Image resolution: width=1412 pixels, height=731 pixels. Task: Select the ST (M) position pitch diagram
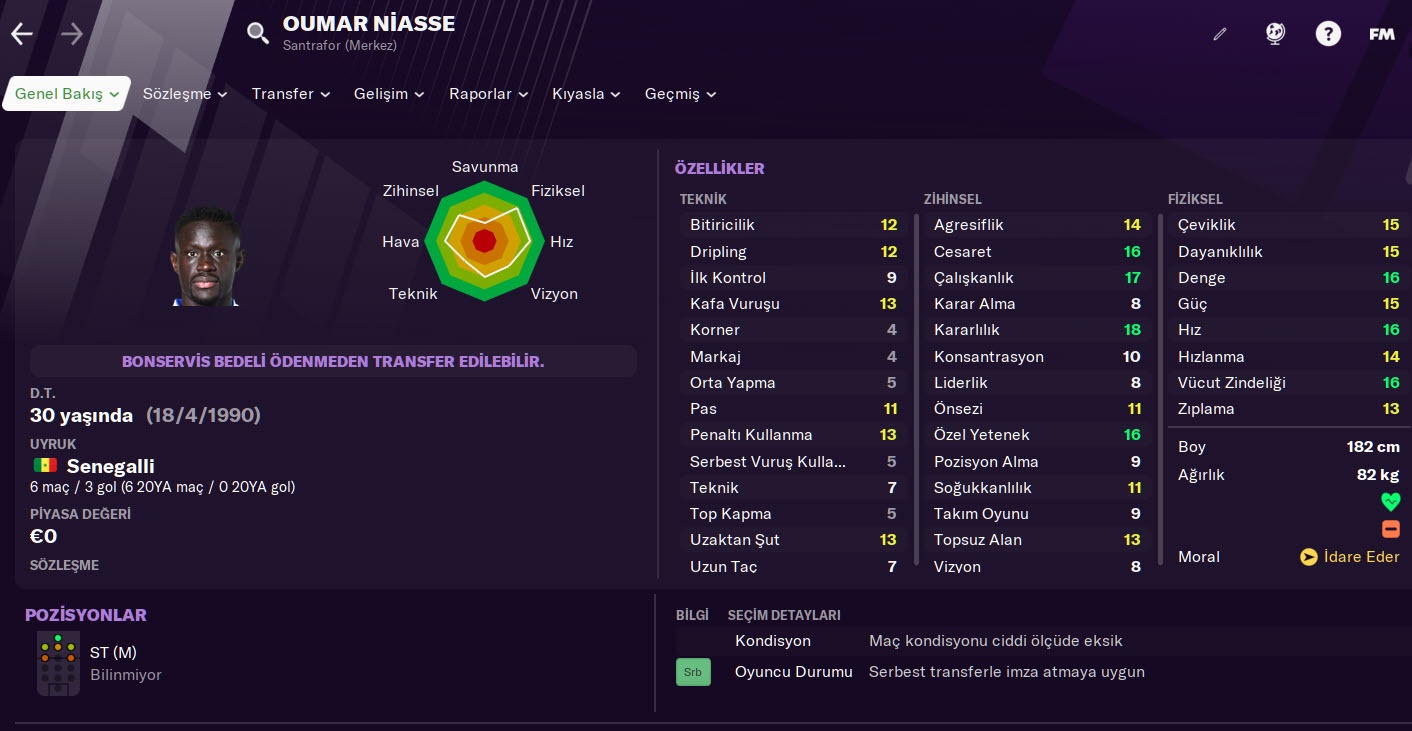coord(58,662)
